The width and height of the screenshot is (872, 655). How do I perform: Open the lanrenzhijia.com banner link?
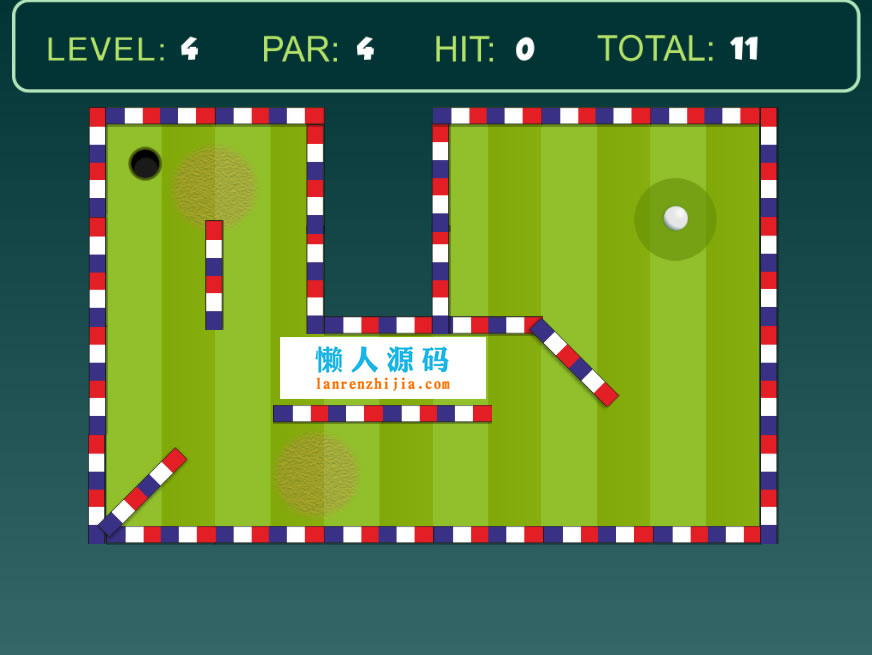click(383, 368)
